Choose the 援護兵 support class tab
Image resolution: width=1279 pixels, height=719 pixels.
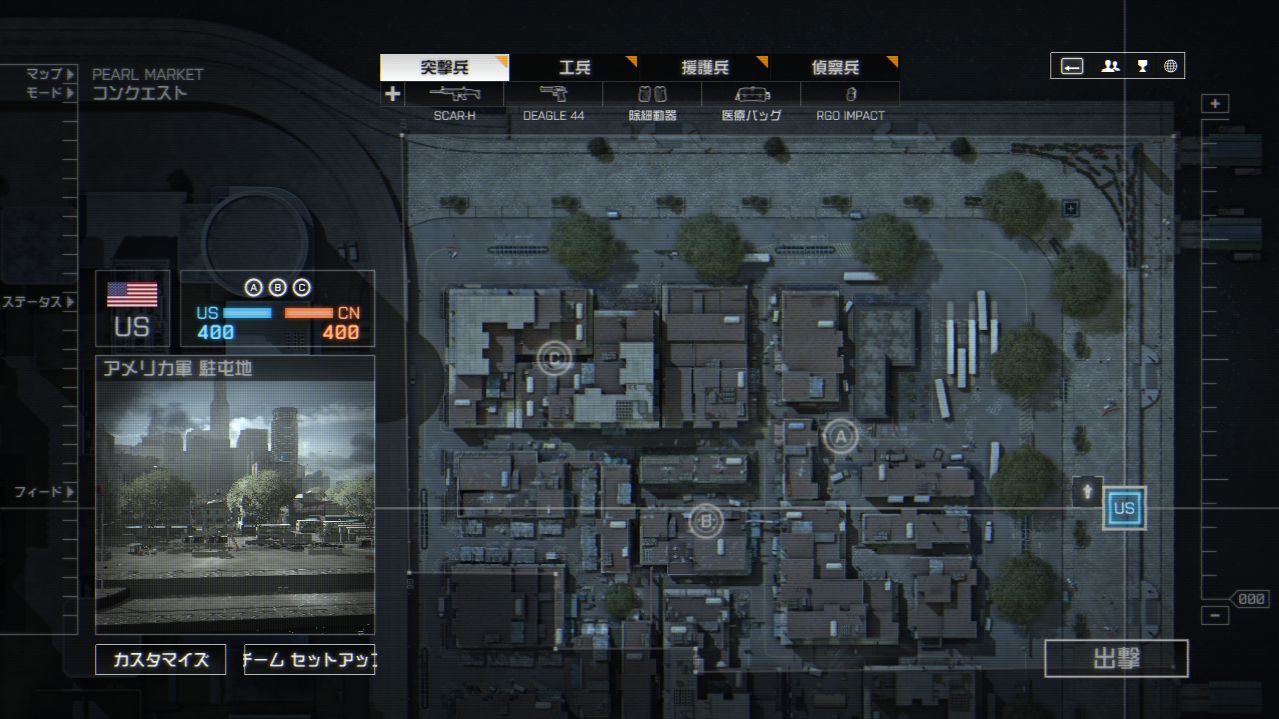pyautogui.click(x=704, y=68)
